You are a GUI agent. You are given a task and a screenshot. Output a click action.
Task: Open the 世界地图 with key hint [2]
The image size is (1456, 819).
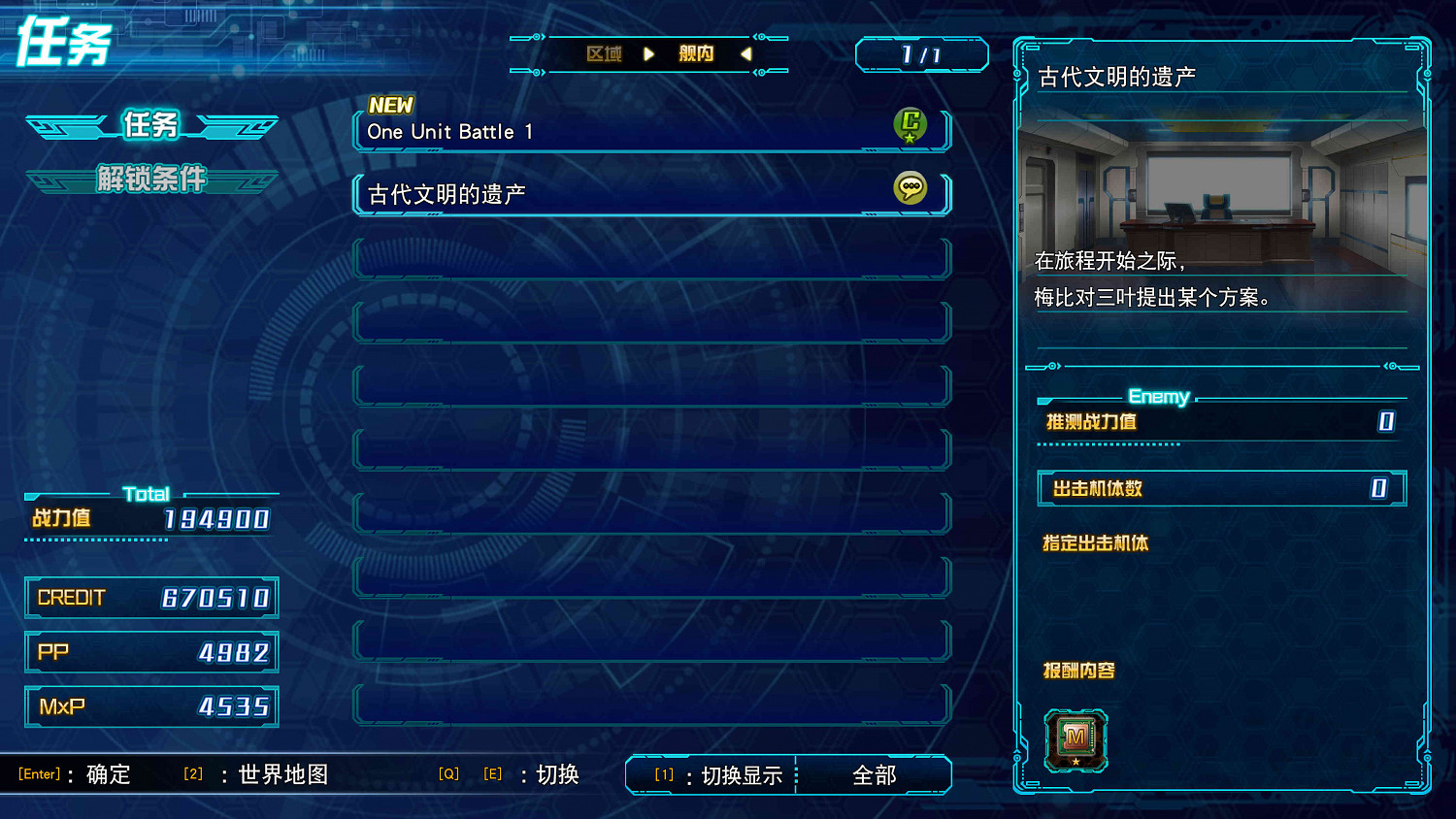pos(281,774)
